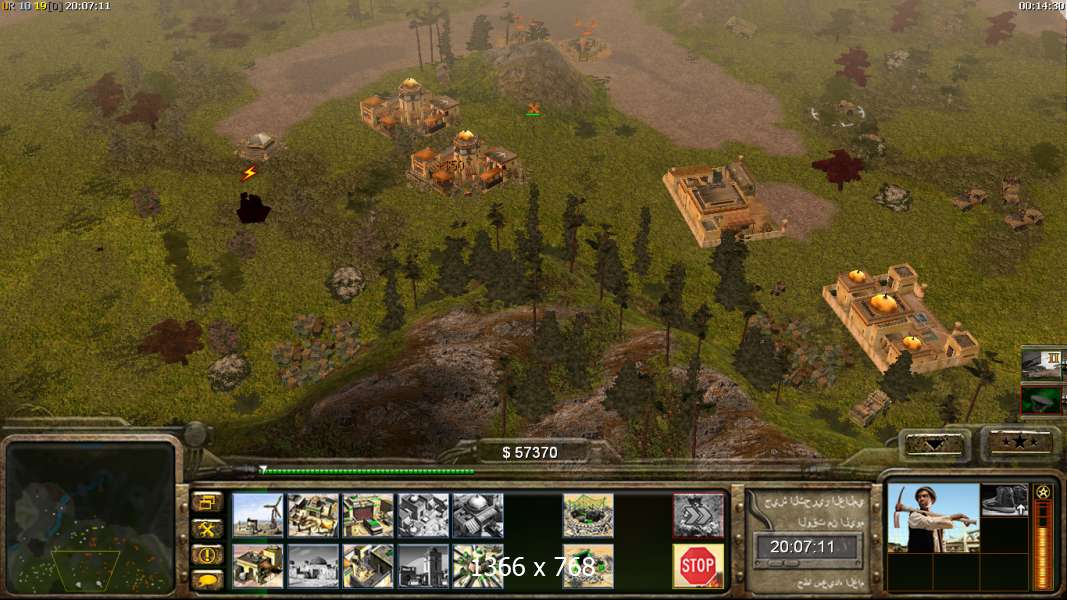Click the crossed wrench and hammer button
The width and height of the screenshot is (1067, 600).
click(208, 529)
